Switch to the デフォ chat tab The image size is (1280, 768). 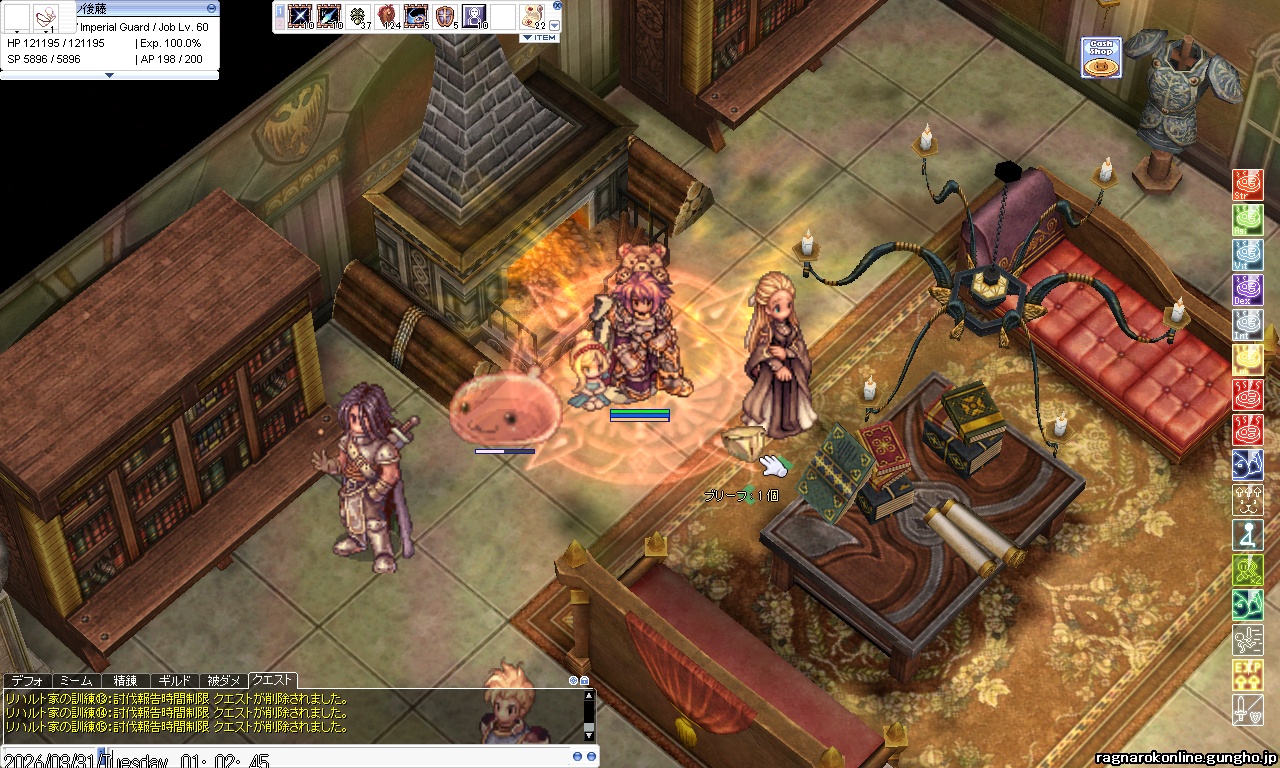tap(27, 680)
